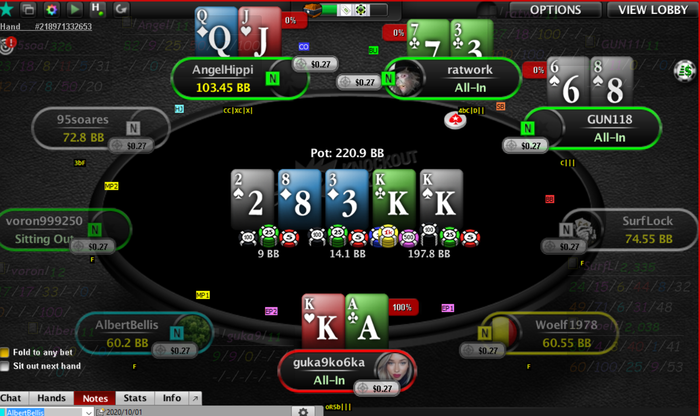The height and width of the screenshot is (416, 700).
Task: Show the Stats tab
Action: (x=137, y=398)
